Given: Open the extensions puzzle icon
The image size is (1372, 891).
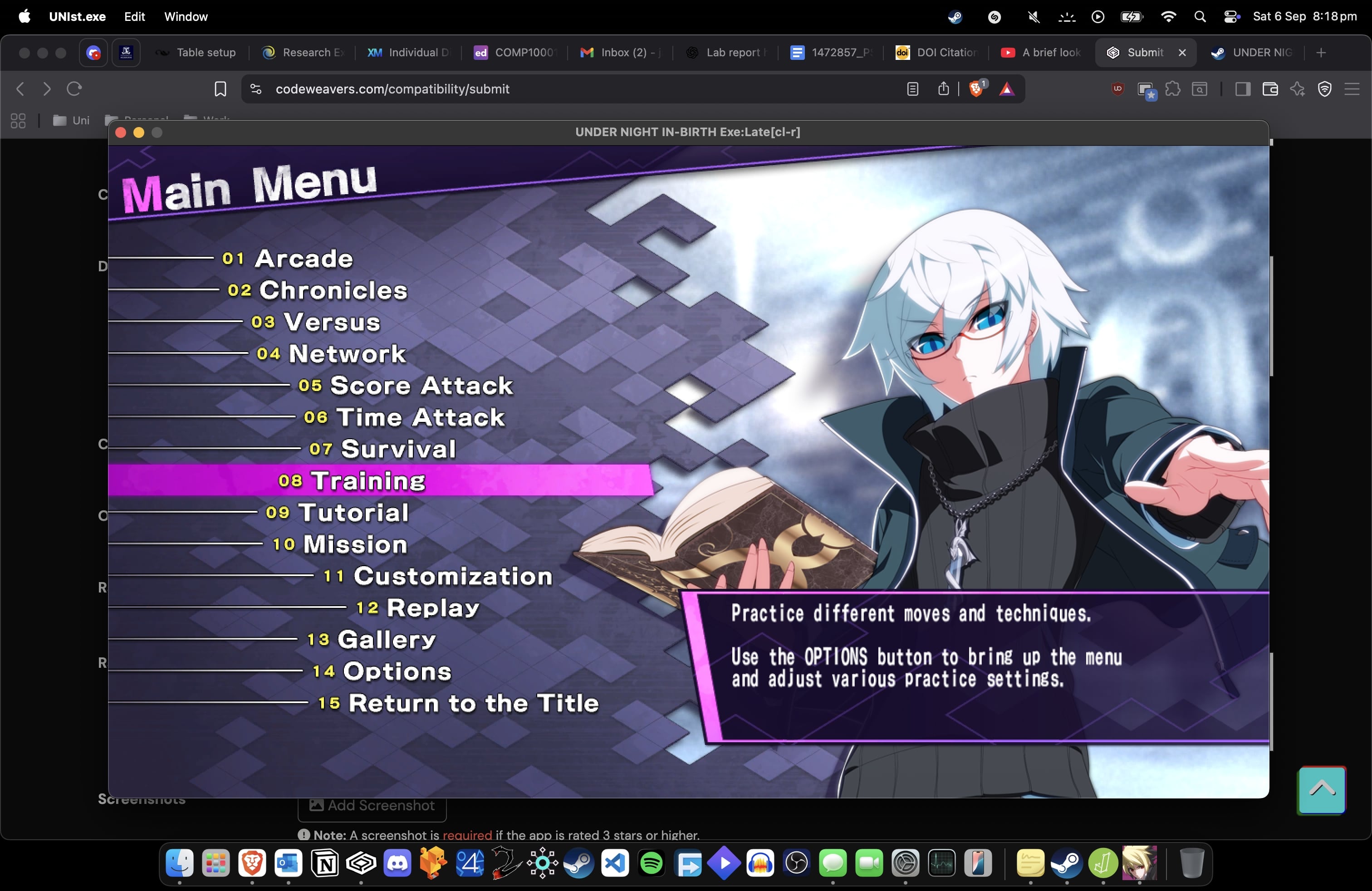Looking at the screenshot, I should [1174, 89].
